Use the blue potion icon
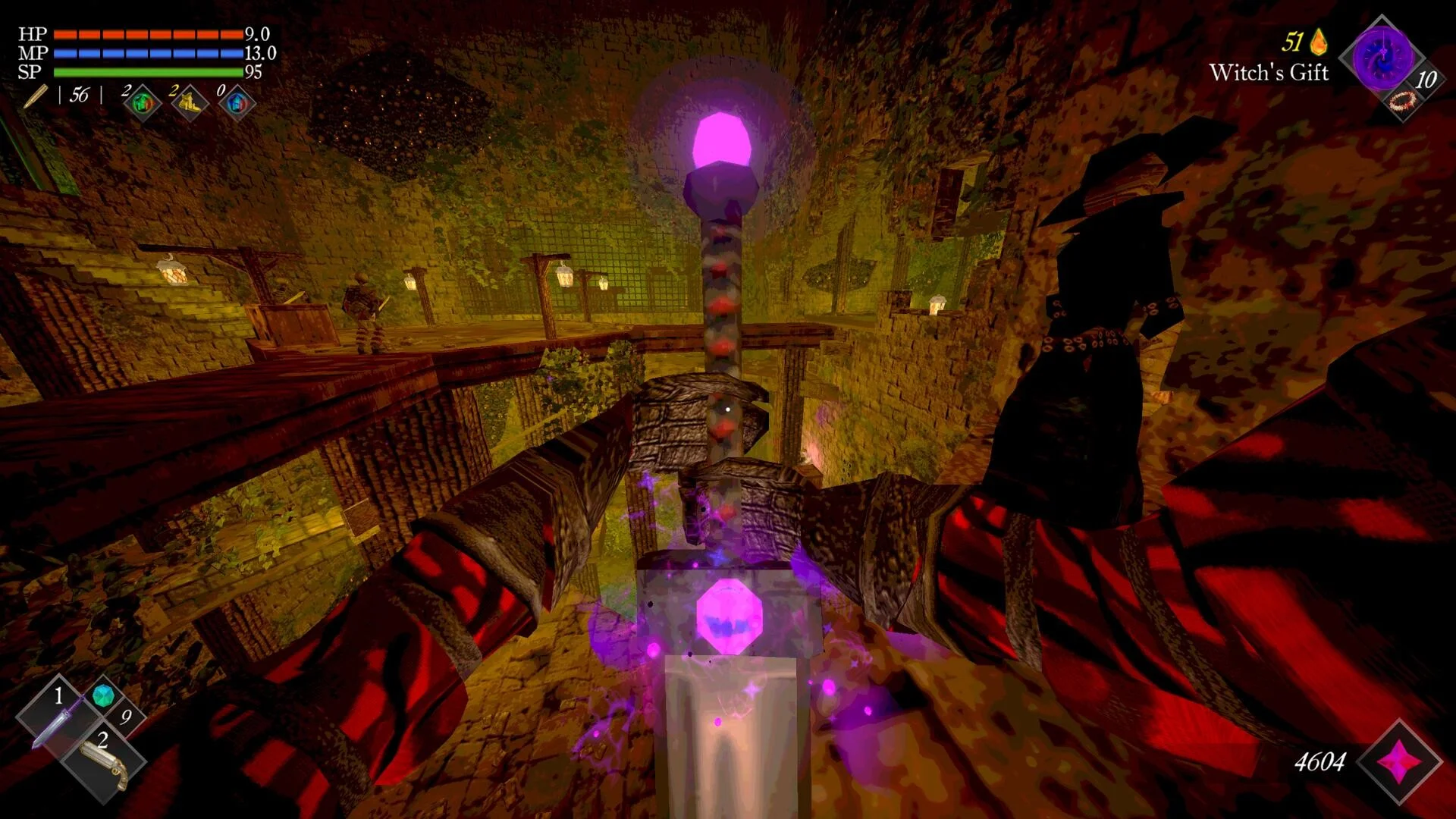 pyautogui.click(x=237, y=103)
